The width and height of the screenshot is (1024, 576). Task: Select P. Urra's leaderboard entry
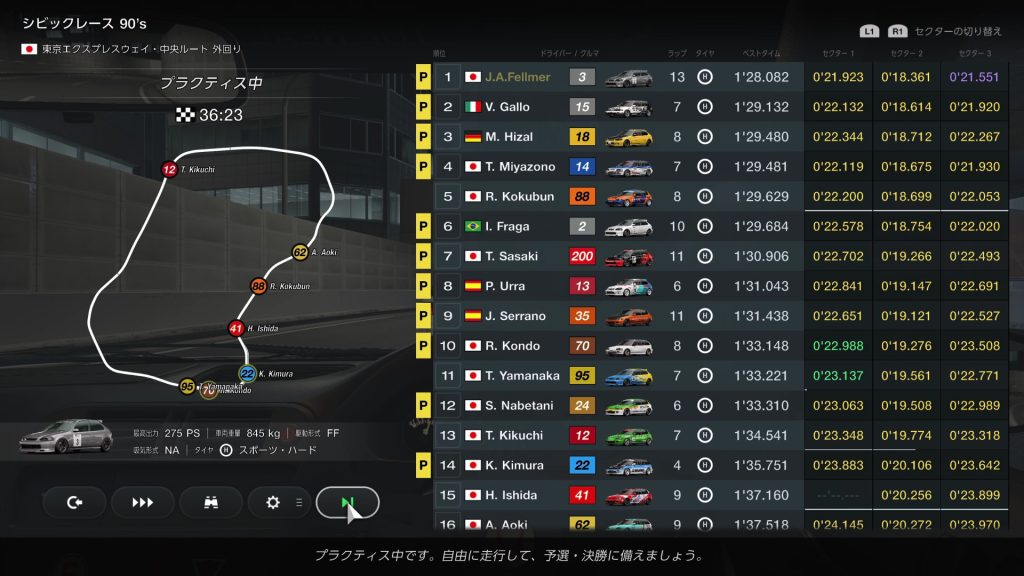pos(620,286)
